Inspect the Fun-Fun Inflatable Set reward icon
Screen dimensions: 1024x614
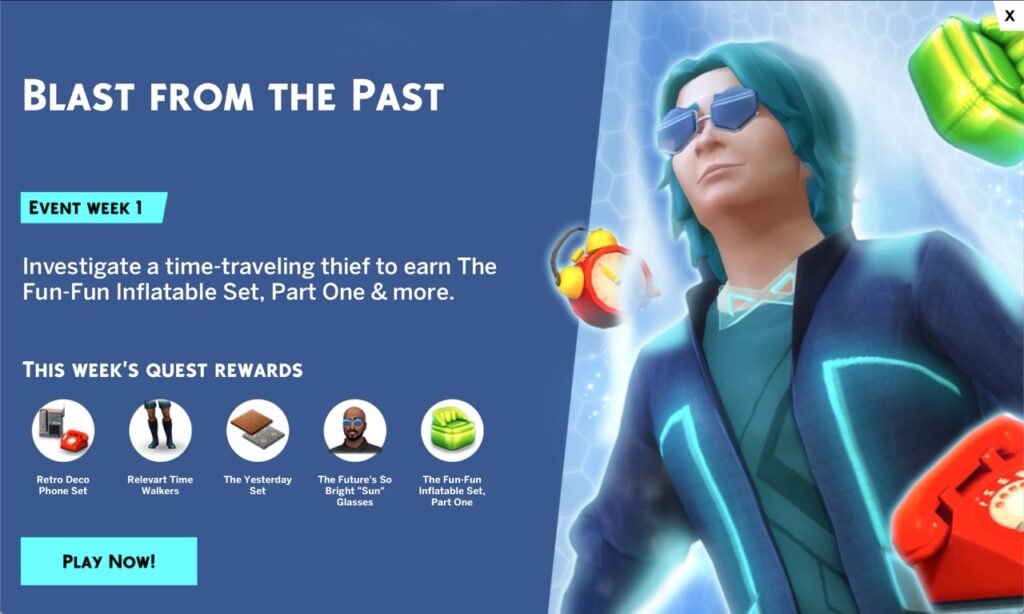[452, 431]
